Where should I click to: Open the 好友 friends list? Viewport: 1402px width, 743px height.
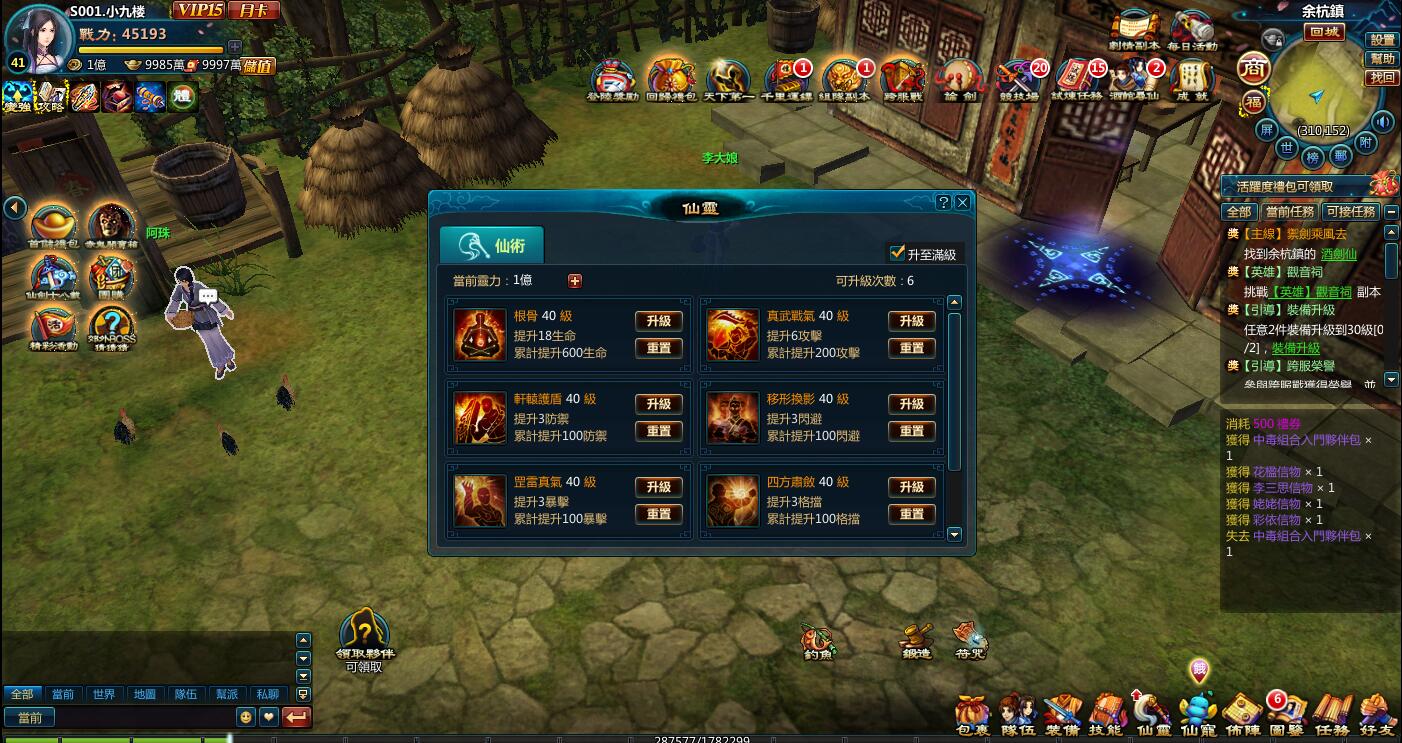tap(1377, 714)
